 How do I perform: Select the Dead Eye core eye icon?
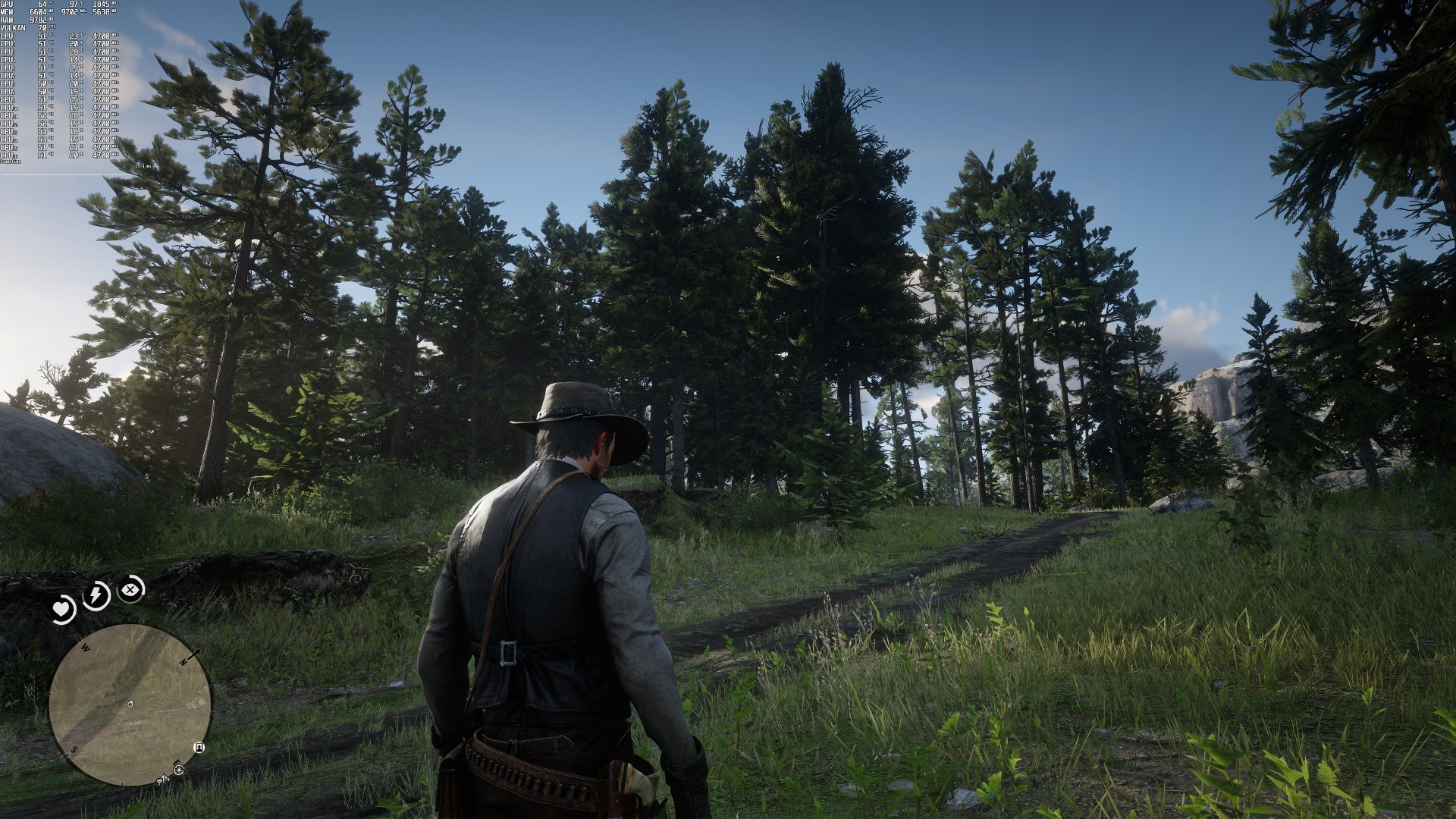coord(130,590)
